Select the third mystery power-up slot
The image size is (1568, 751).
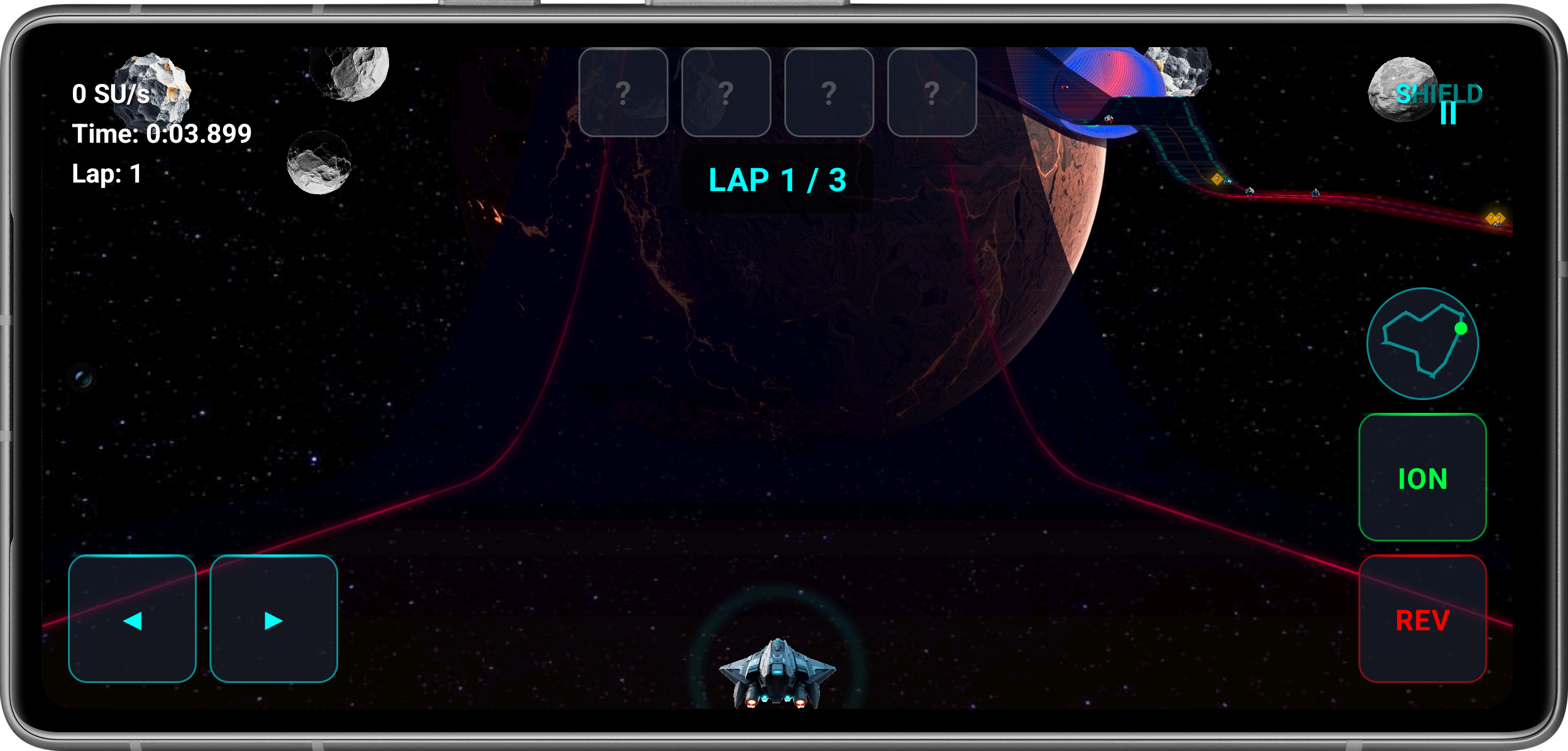pyautogui.click(x=829, y=92)
